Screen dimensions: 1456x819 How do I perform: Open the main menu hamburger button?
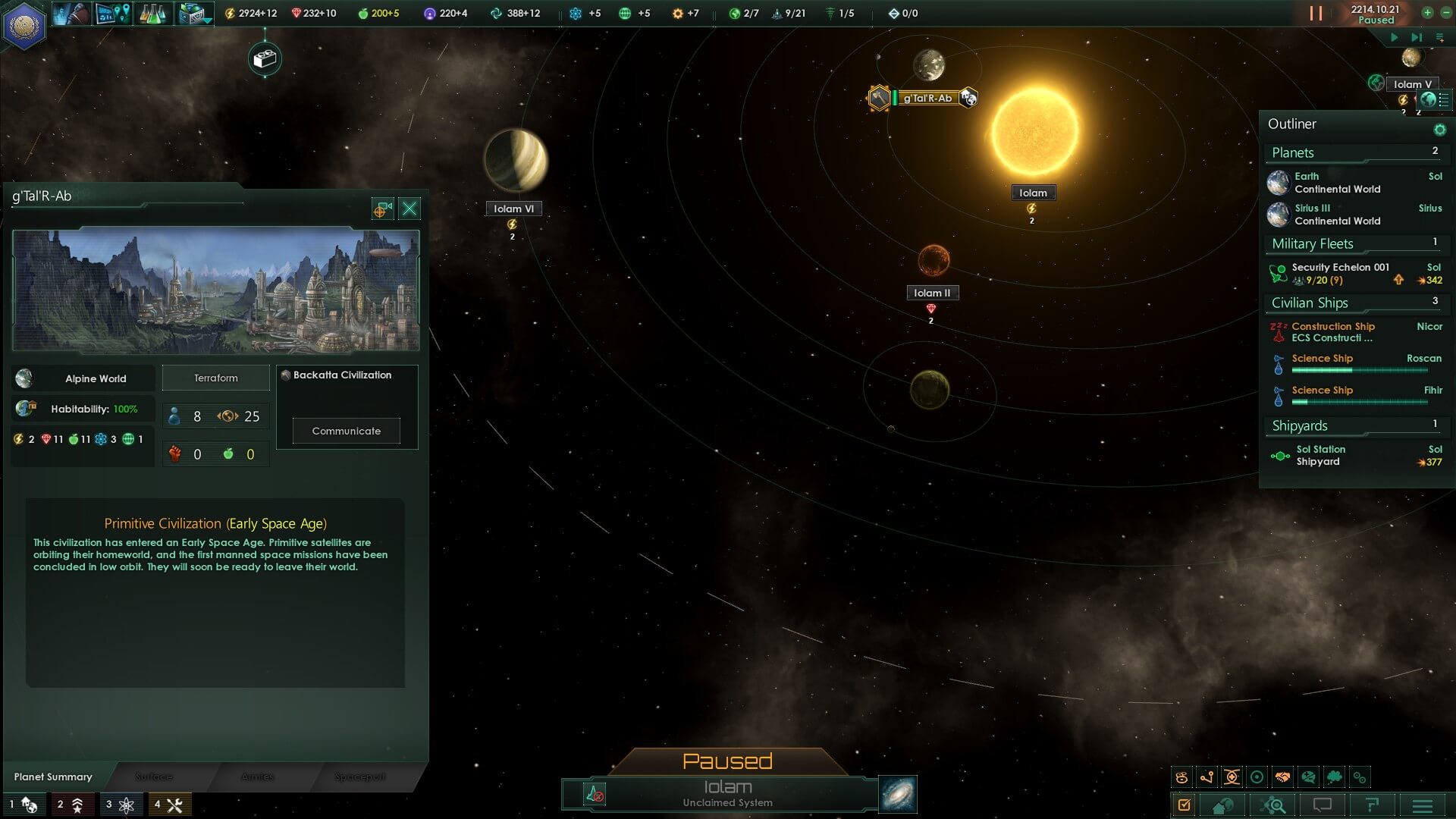(x=1422, y=805)
